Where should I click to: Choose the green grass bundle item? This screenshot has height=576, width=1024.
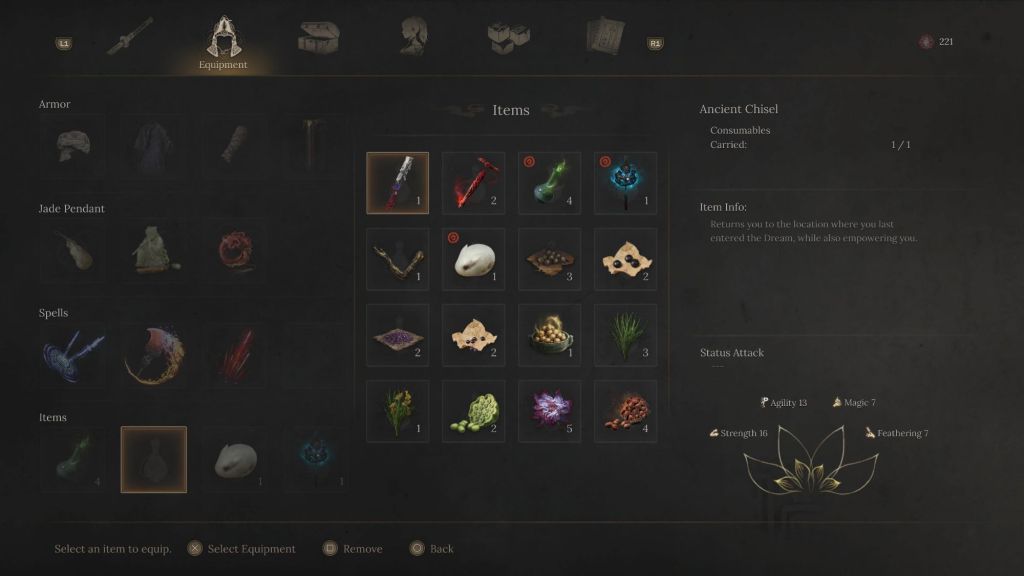(625, 335)
